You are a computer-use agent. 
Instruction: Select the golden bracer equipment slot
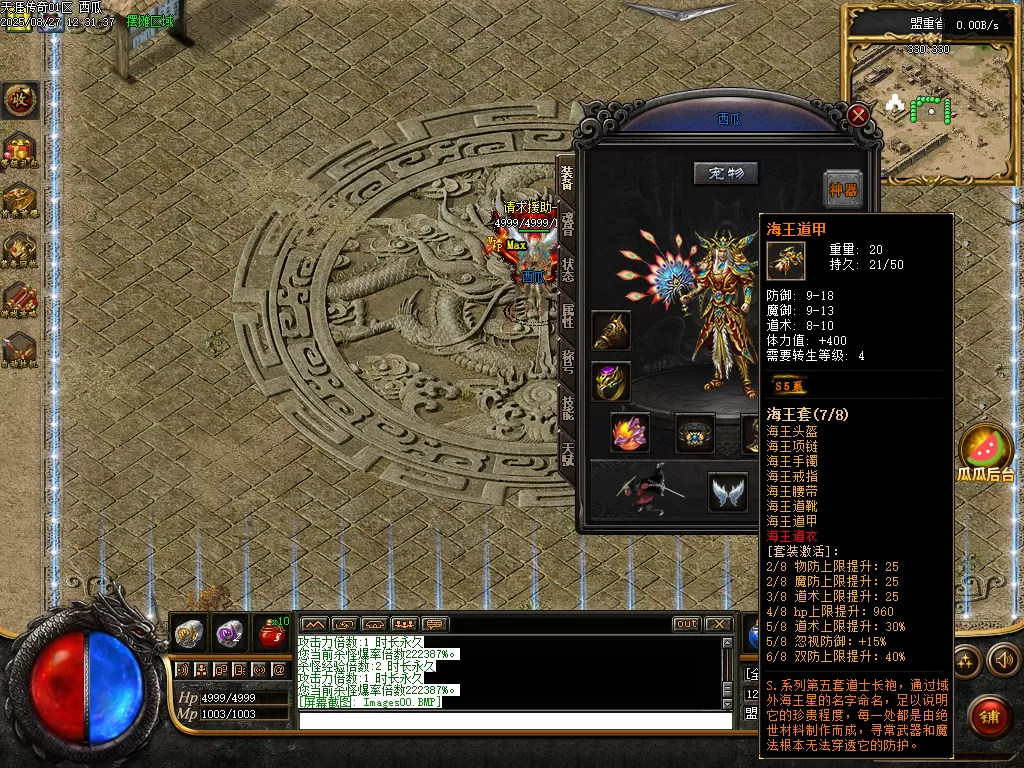tap(611, 331)
